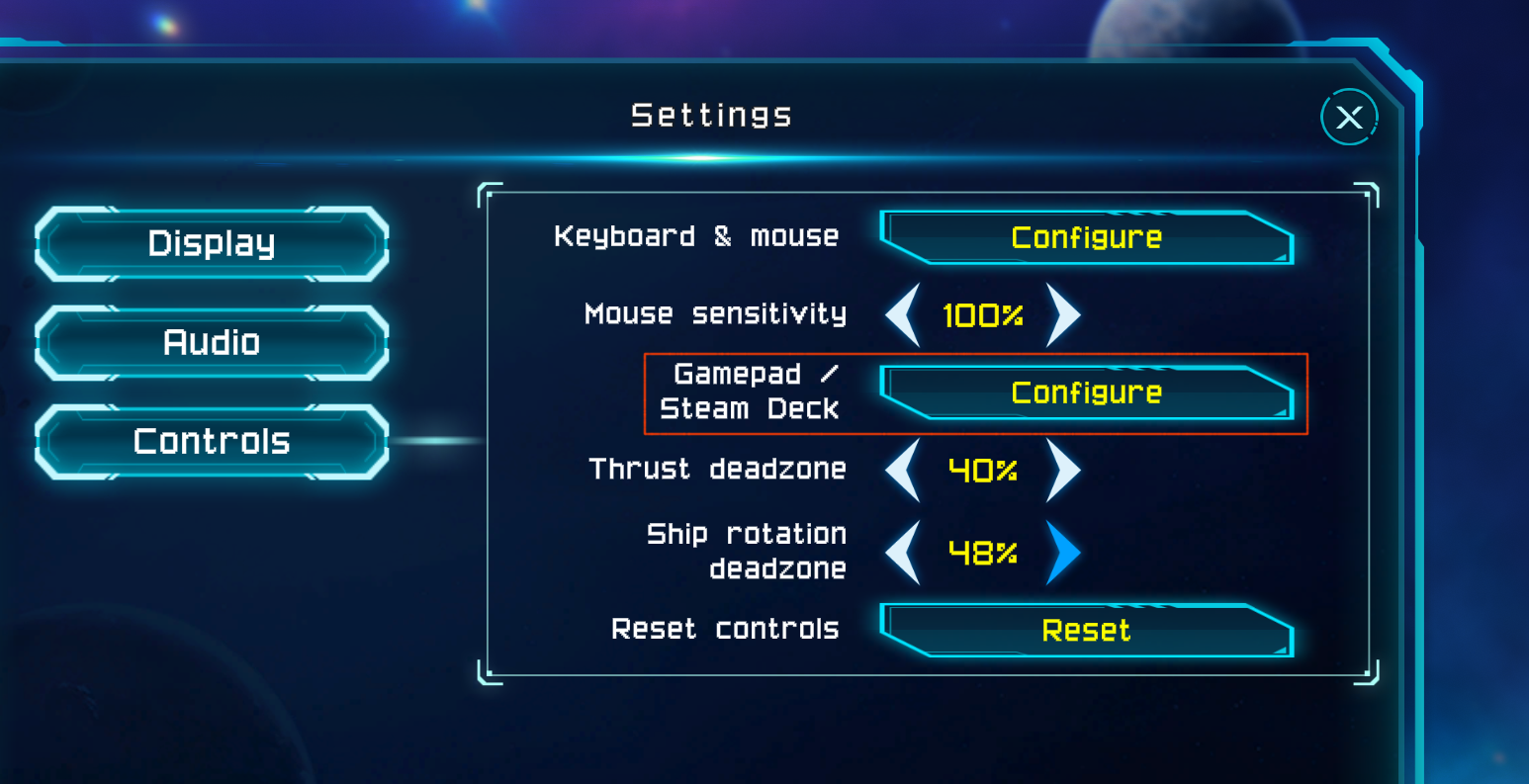This screenshot has width=1529, height=784.
Task: Click the 100% sensitivity value
Action: 983,314
